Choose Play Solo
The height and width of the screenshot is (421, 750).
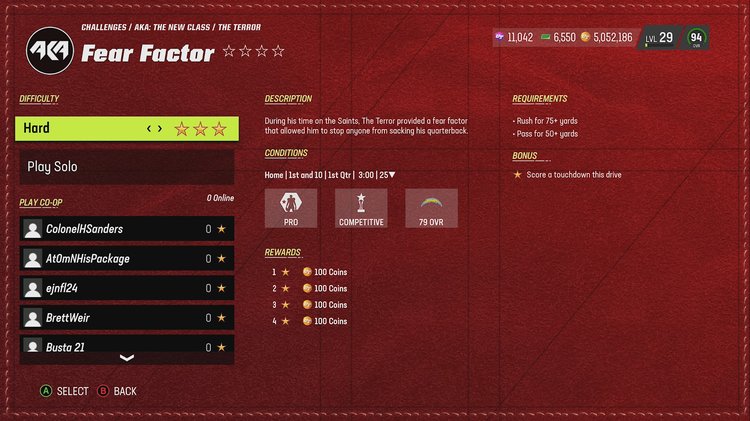pyautogui.click(x=127, y=167)
